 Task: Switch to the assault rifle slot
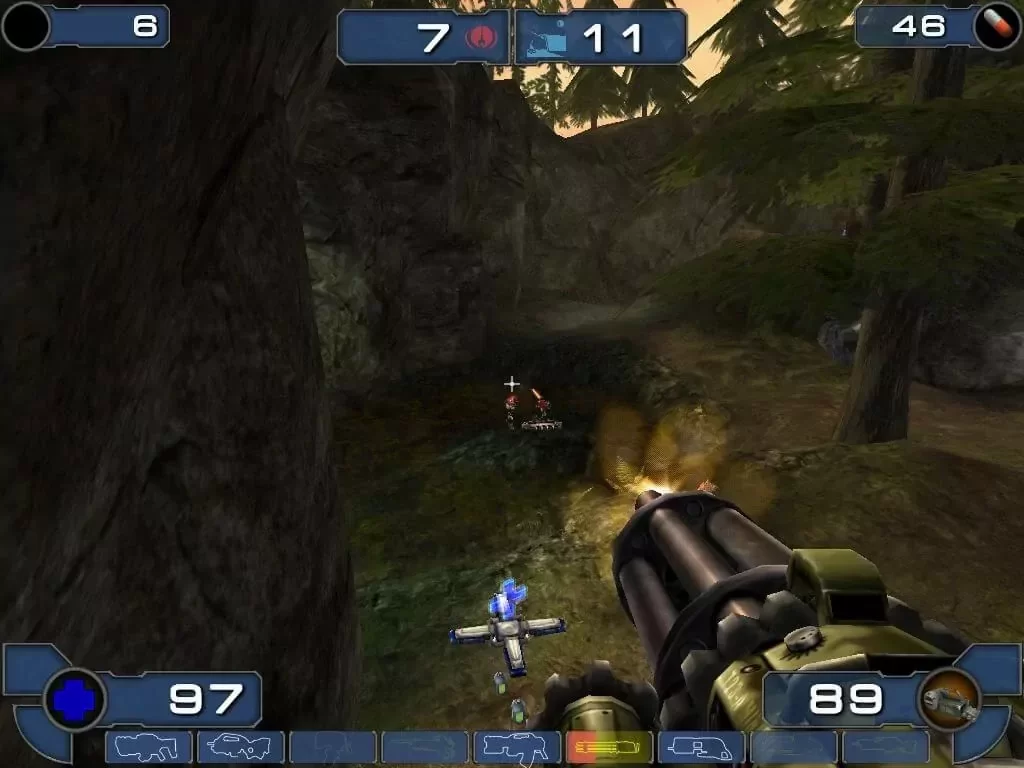(240, 747)
